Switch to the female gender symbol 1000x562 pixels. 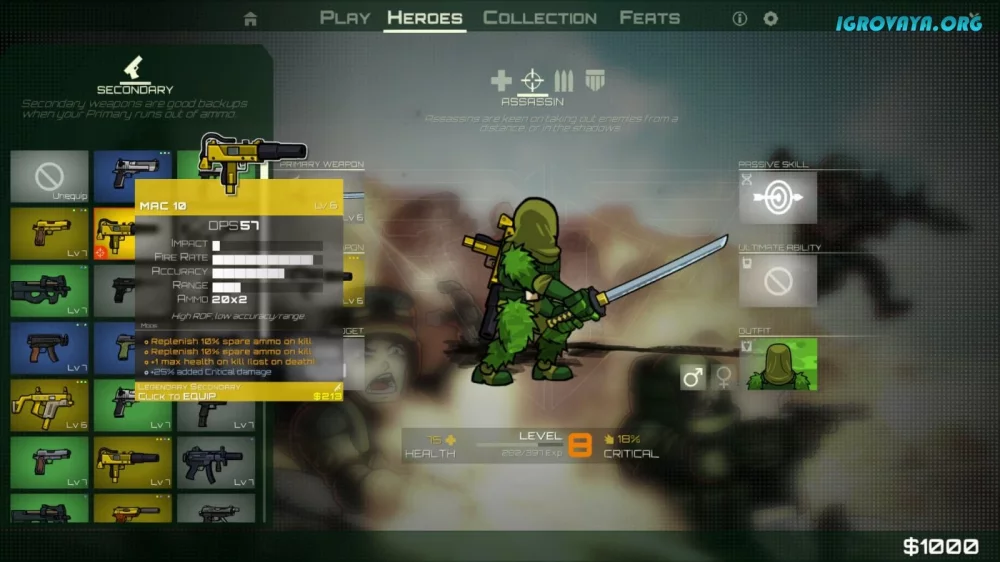click(723, 377)
